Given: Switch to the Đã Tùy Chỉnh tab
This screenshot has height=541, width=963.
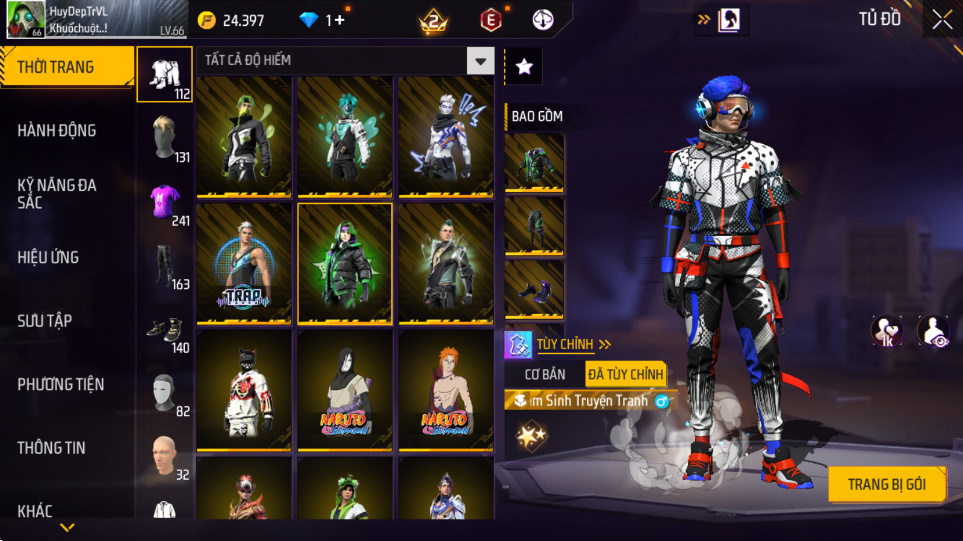Looking at the screenshot, I should [625, 374].
